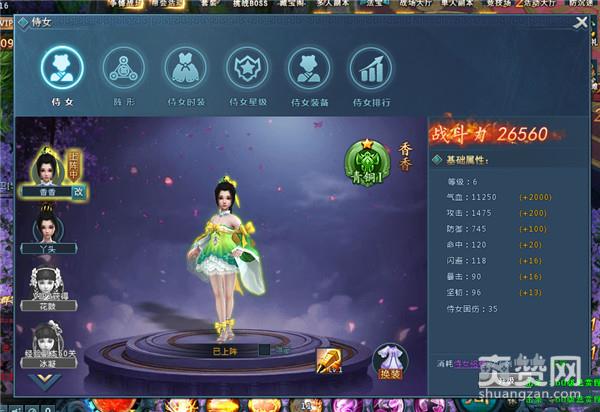Choose the locked maid 花数 portrait
This screenshot has height=412, width=600.
point(46,284)
